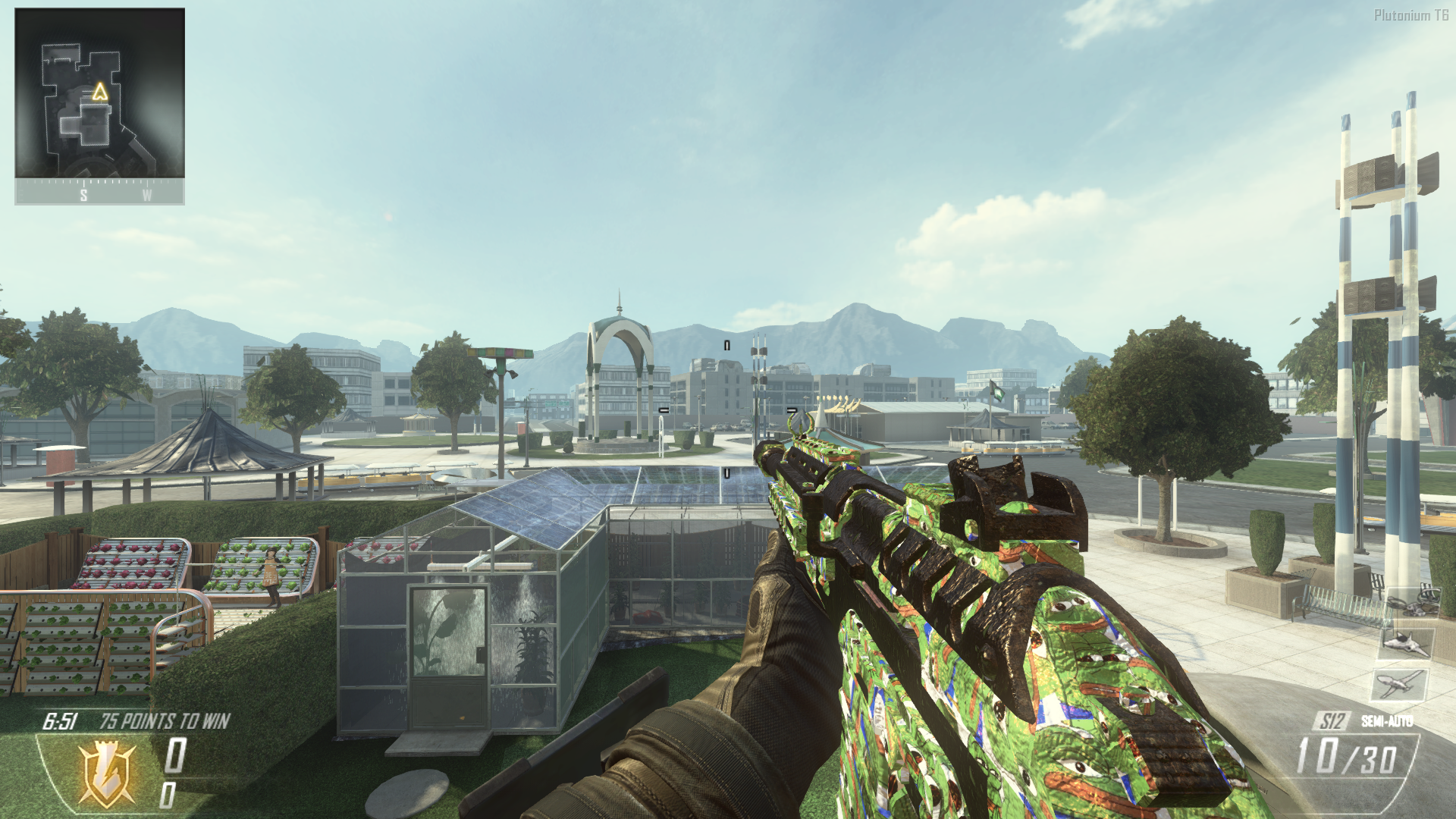Click the S12 weapon name tag
Image resolution: width=1456 pixels, height=819 pixels.
point(1332,721)
